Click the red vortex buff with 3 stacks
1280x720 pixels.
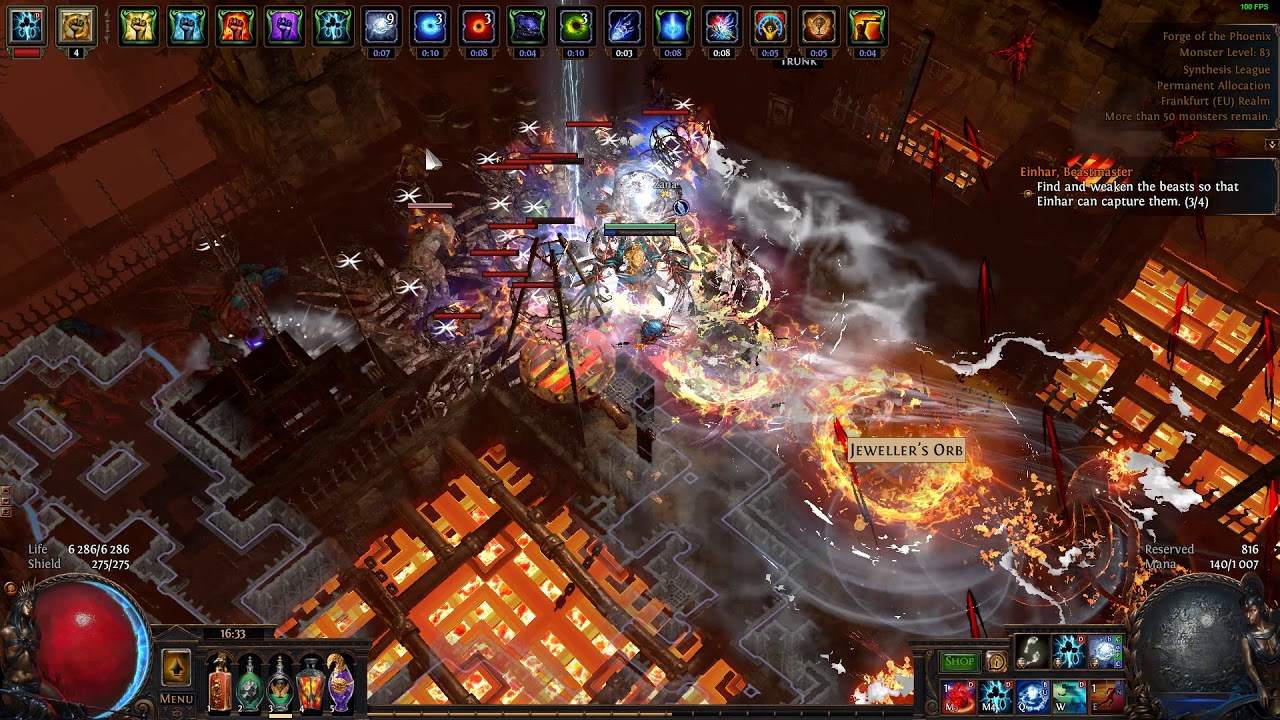click(x=479, y=27)
